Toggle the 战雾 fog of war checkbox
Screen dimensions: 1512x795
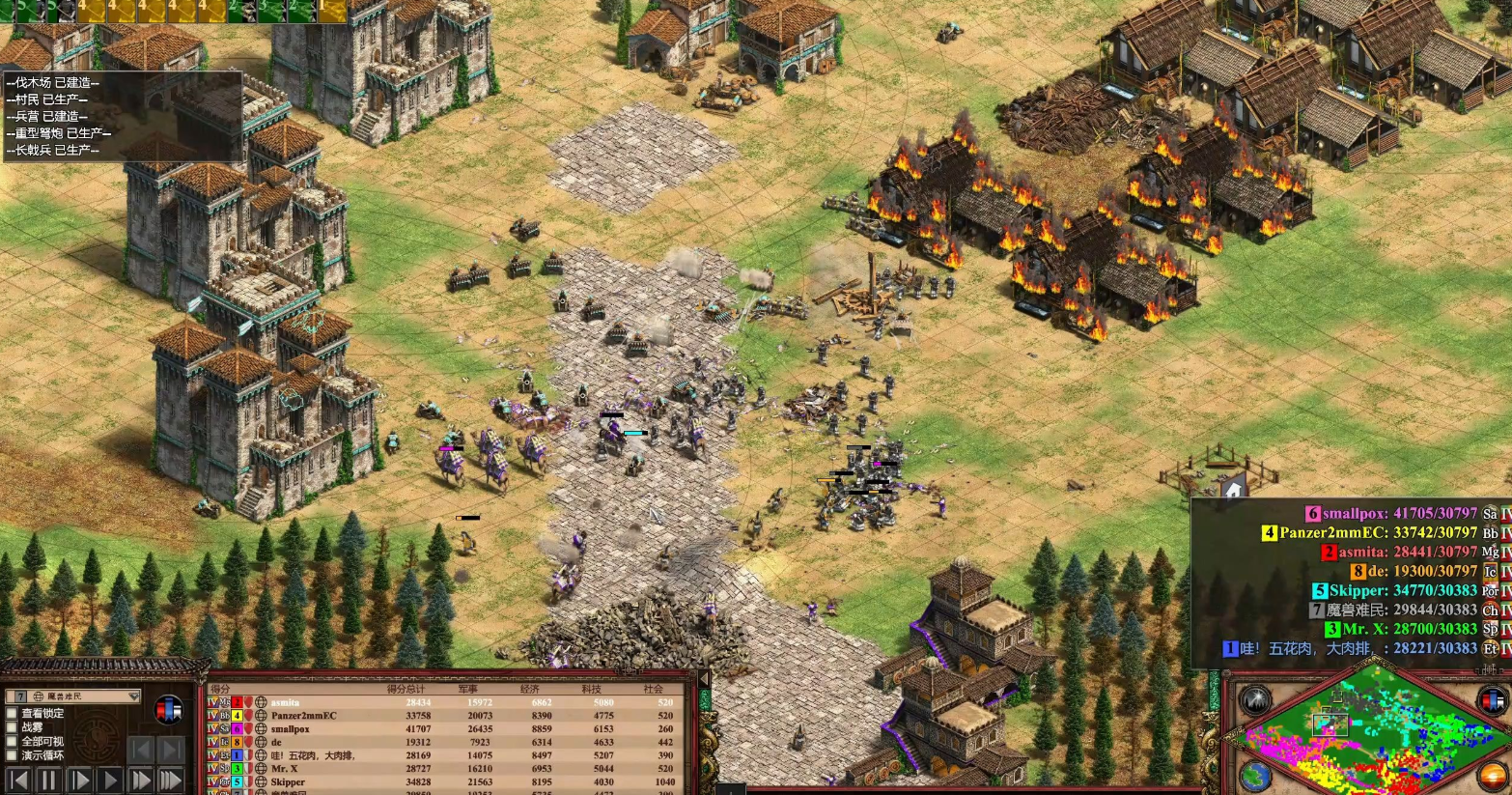[13, 727]
